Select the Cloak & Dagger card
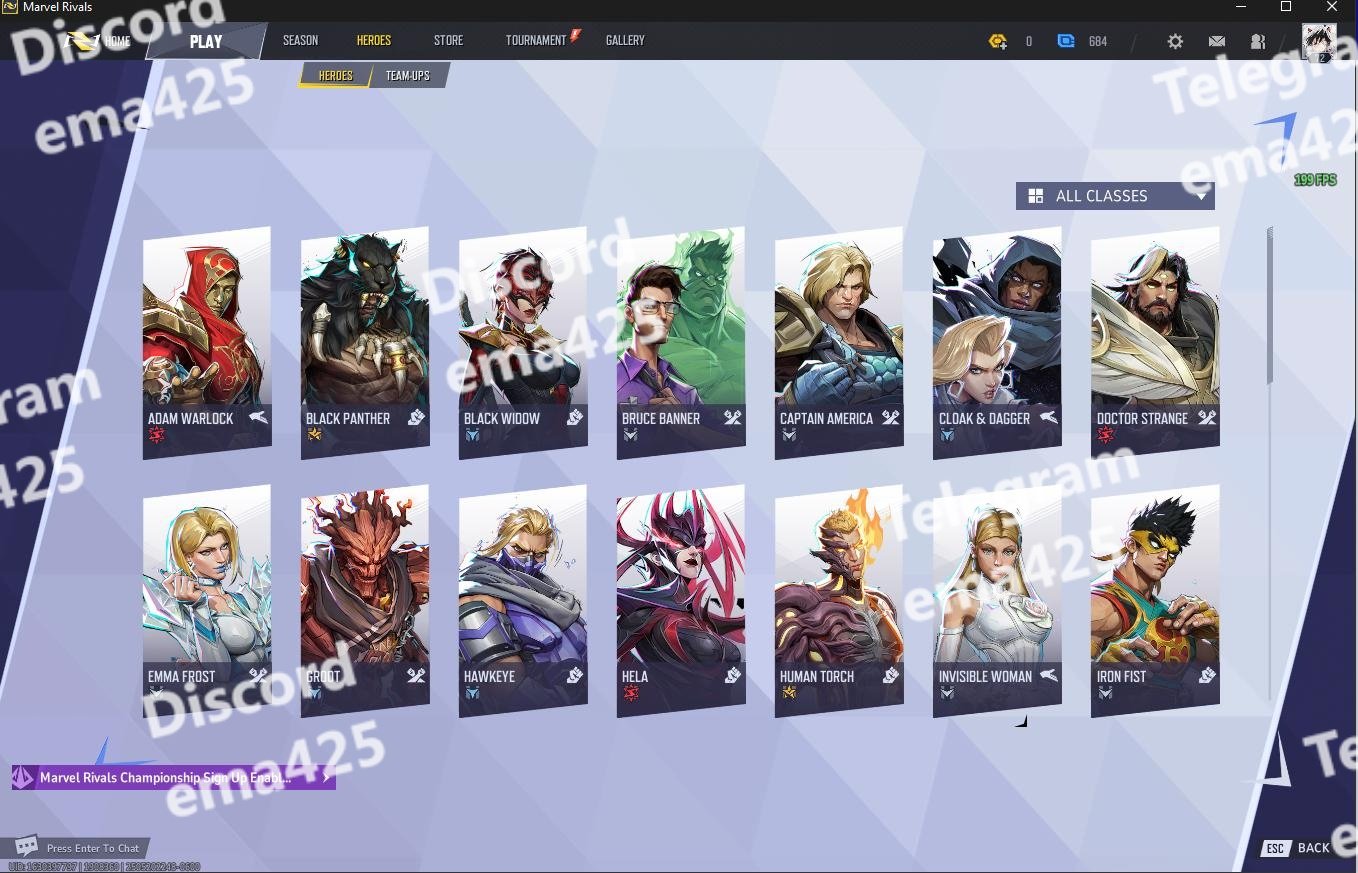The width and height of the screenshot is (1358, 873). pos(996,340)
